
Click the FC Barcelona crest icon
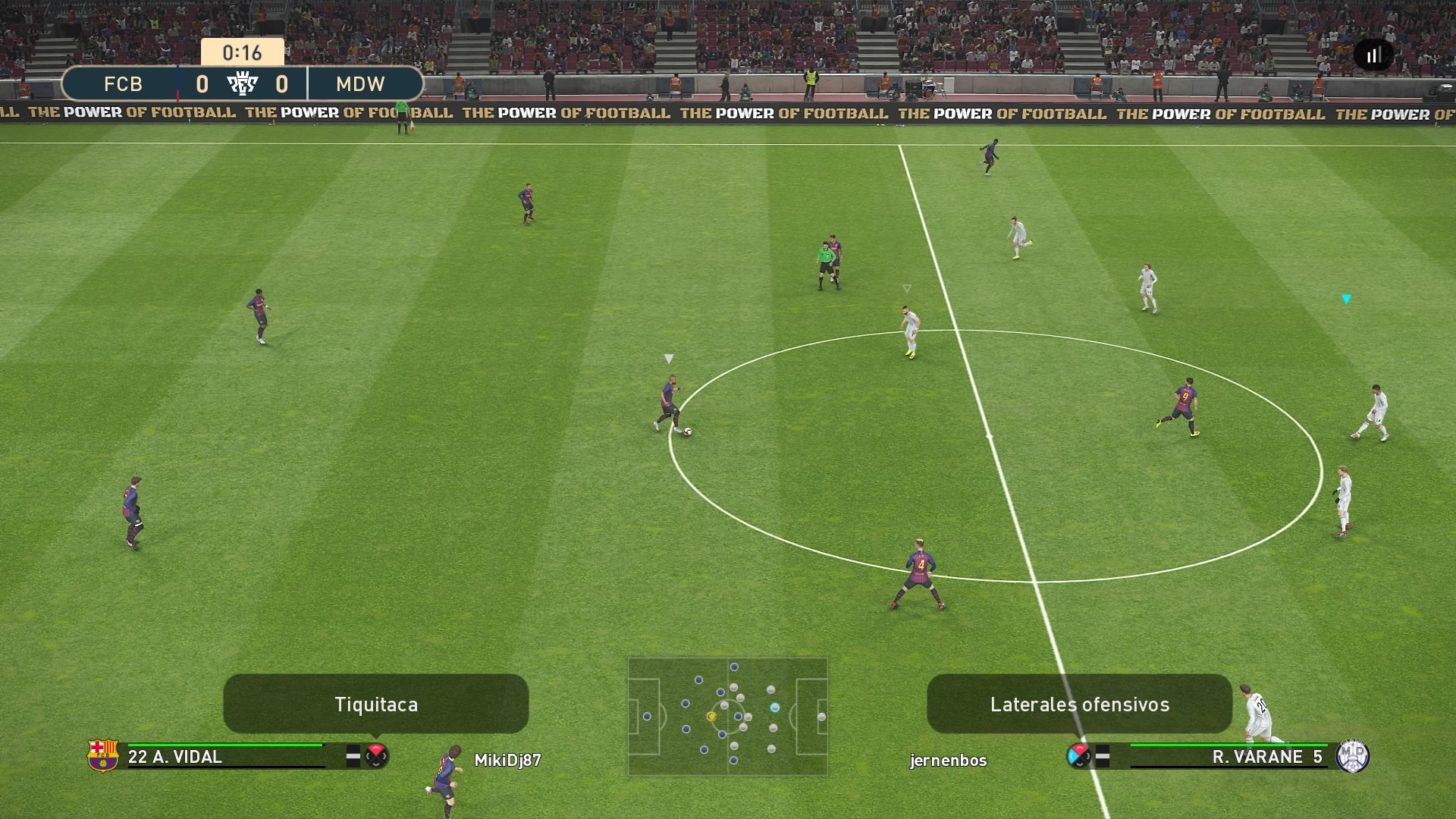[103, 755]
